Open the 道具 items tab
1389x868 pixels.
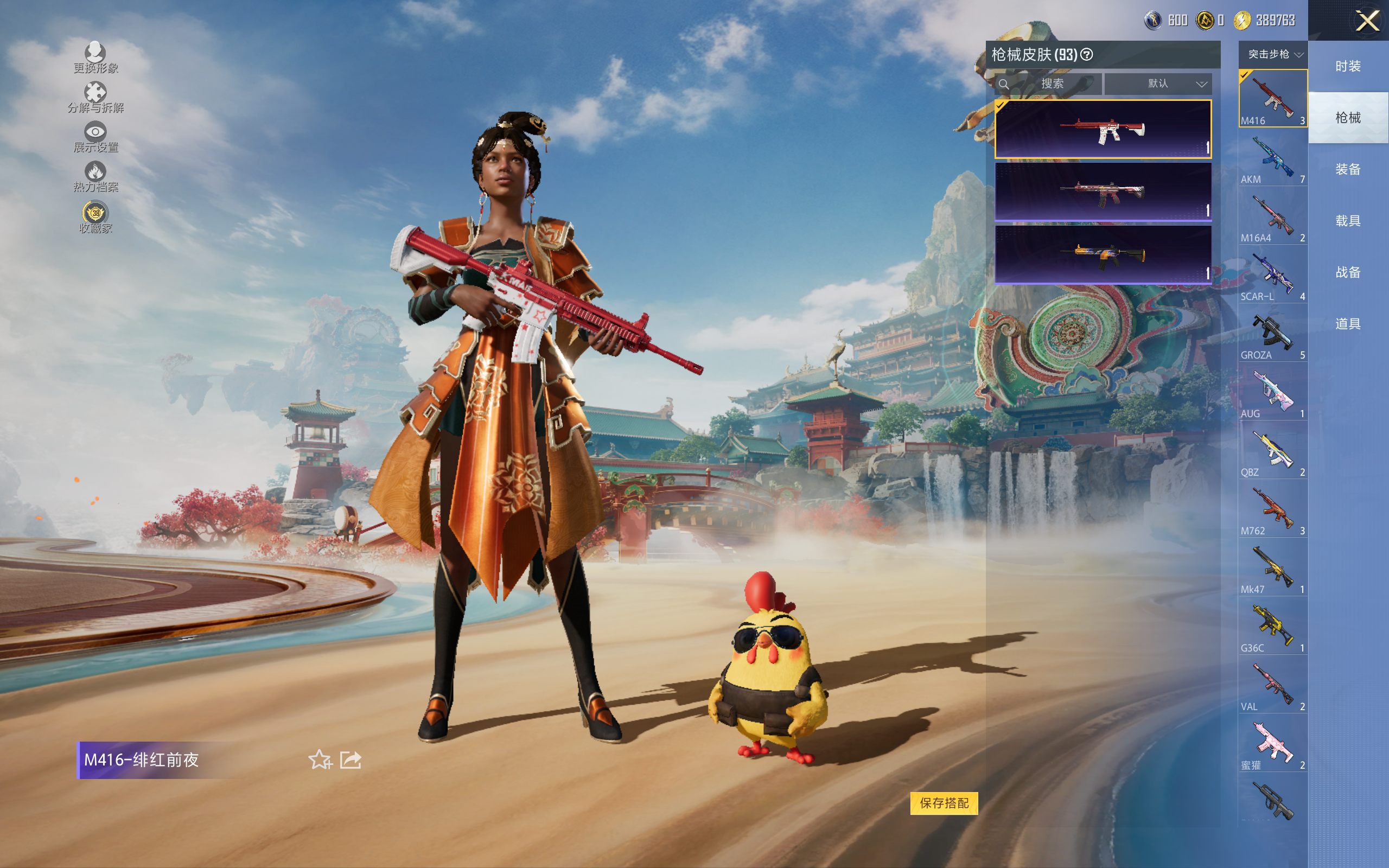[1348, 324]
